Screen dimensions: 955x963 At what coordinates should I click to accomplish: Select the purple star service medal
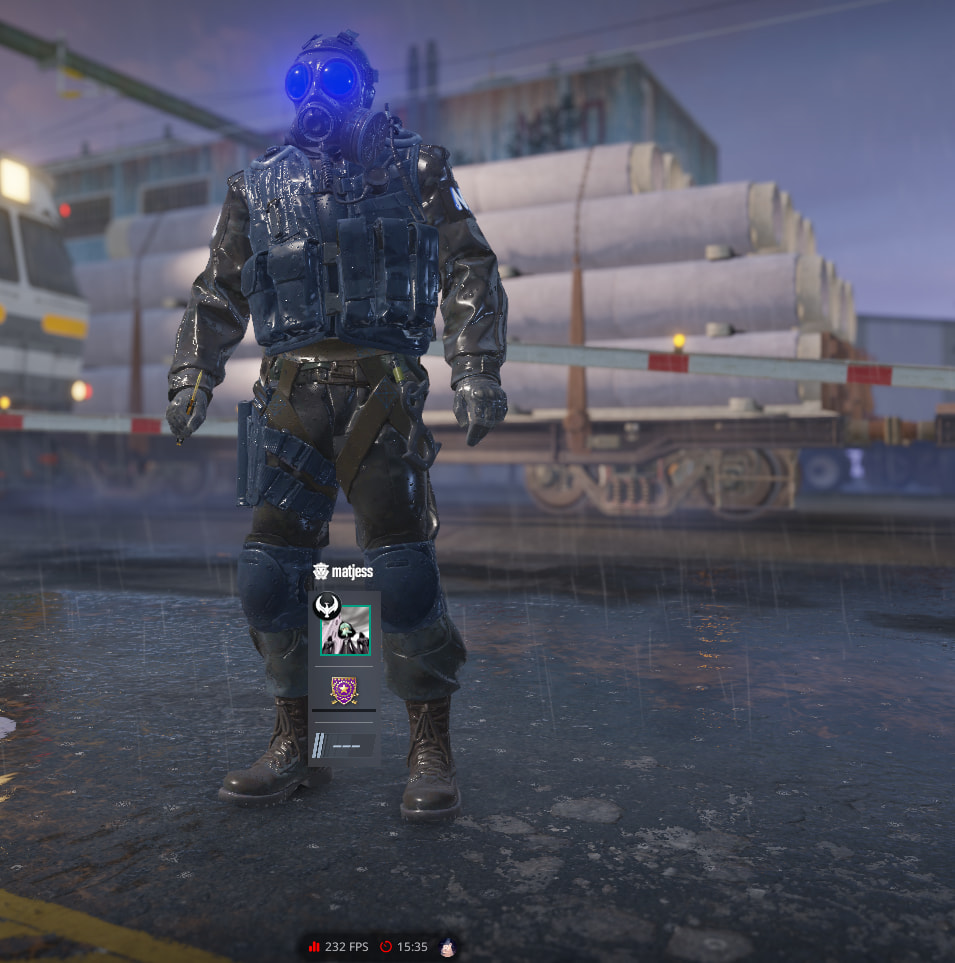344,690
